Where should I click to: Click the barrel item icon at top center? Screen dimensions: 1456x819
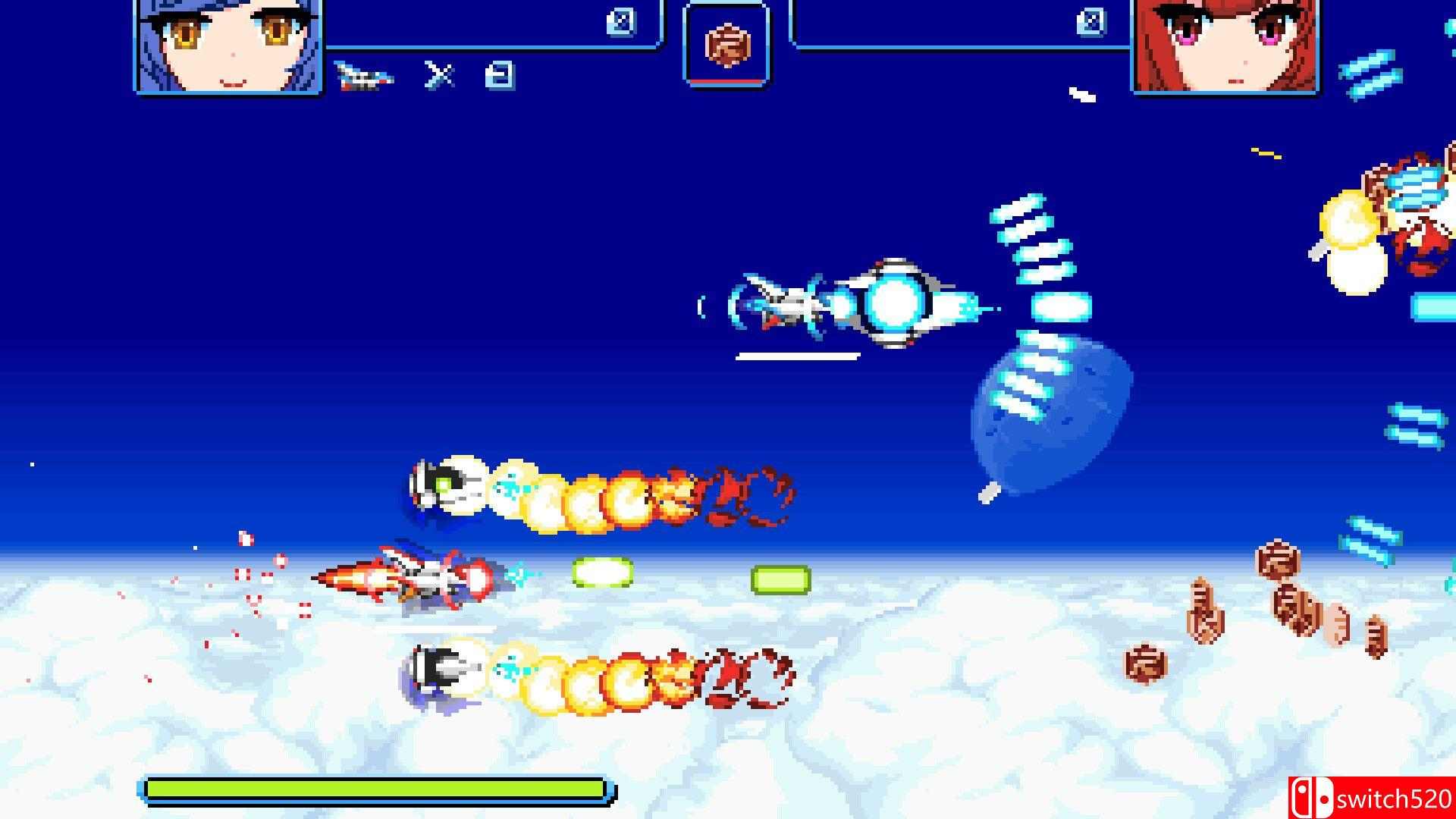(728, 42)
